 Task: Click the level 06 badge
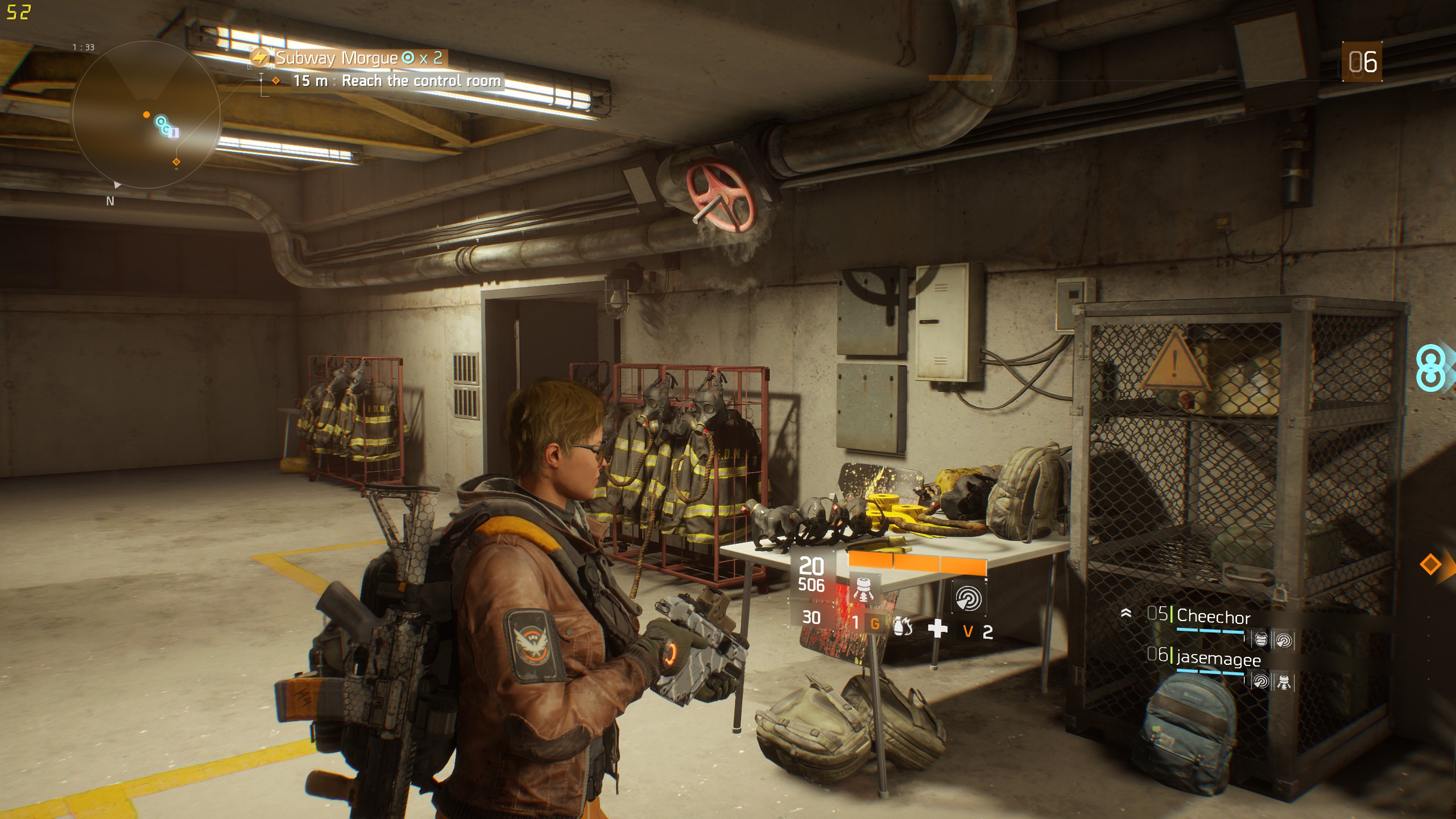[x=1362, y=61]
